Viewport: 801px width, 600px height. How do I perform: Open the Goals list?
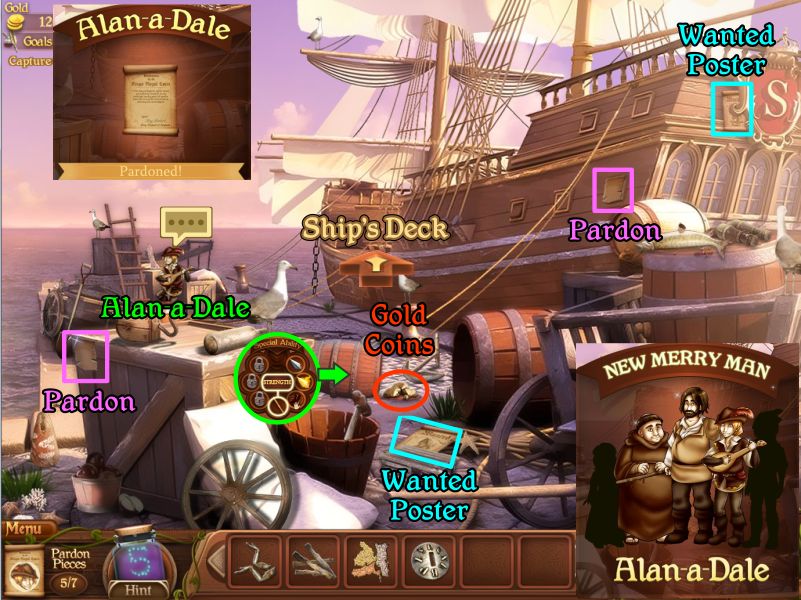(38, 41)
